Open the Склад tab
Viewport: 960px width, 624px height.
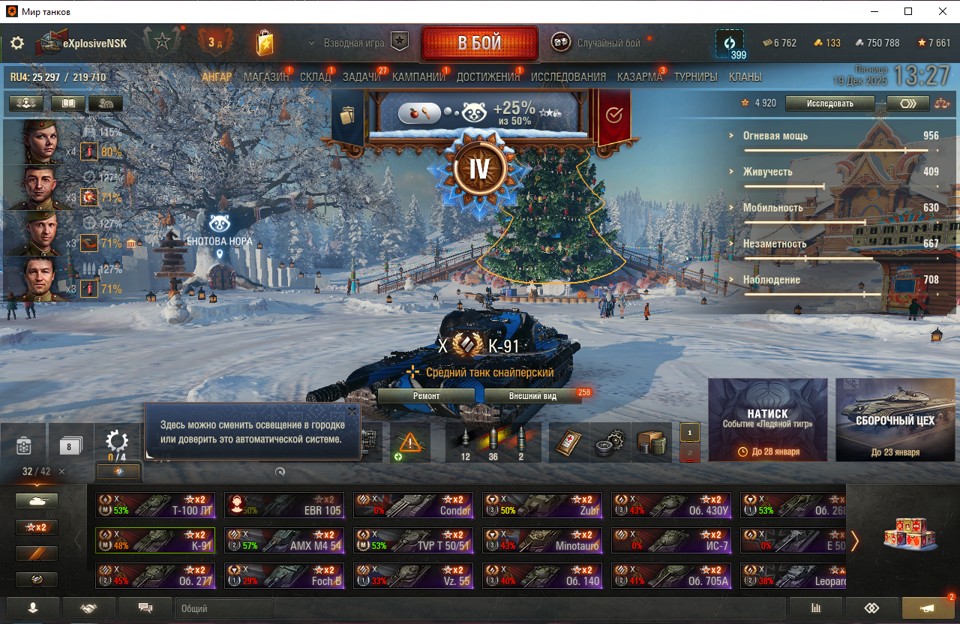pos(315,77)
